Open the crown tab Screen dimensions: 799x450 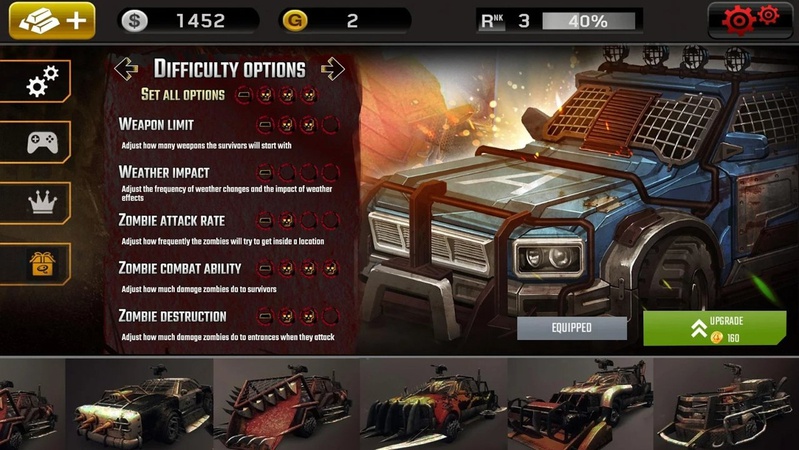tap(37, 203)
